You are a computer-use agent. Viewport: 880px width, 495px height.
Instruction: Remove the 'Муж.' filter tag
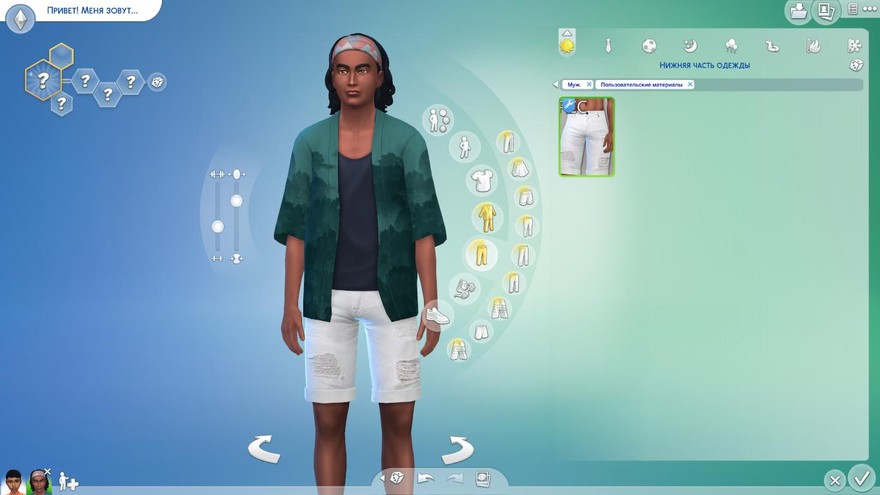(x=589, y=85)
